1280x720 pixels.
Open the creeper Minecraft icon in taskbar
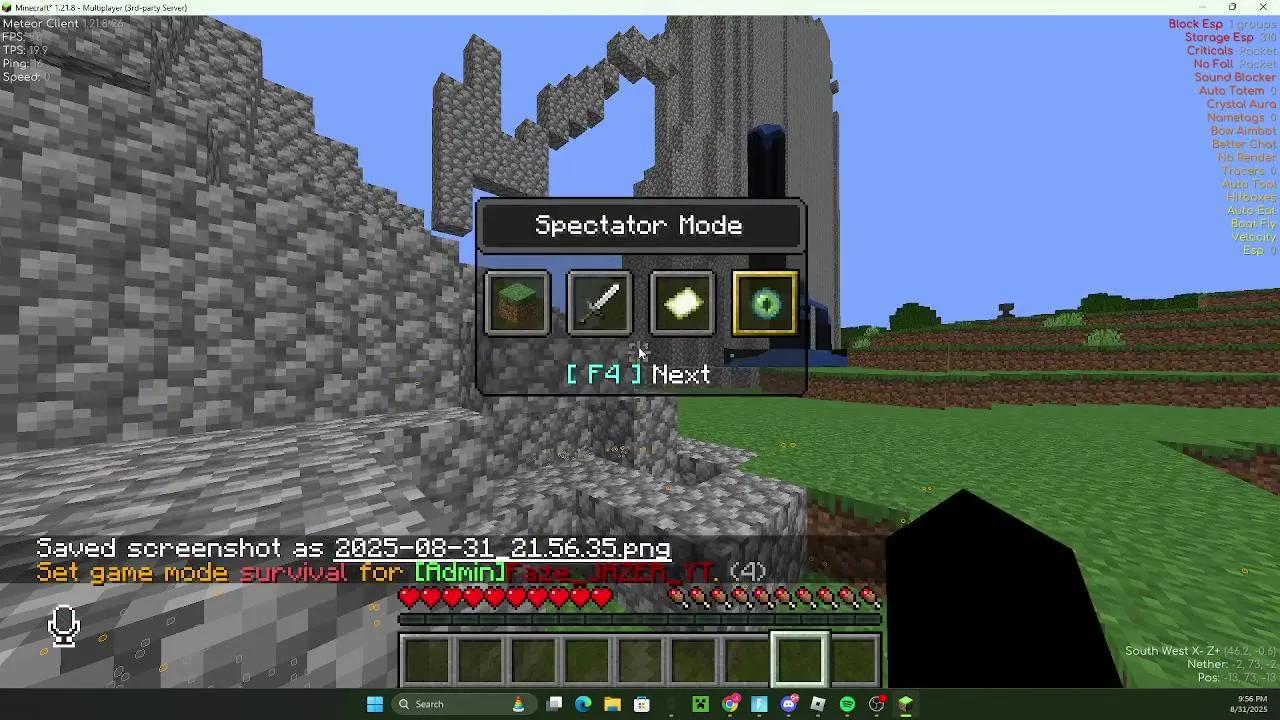(701, 704)
